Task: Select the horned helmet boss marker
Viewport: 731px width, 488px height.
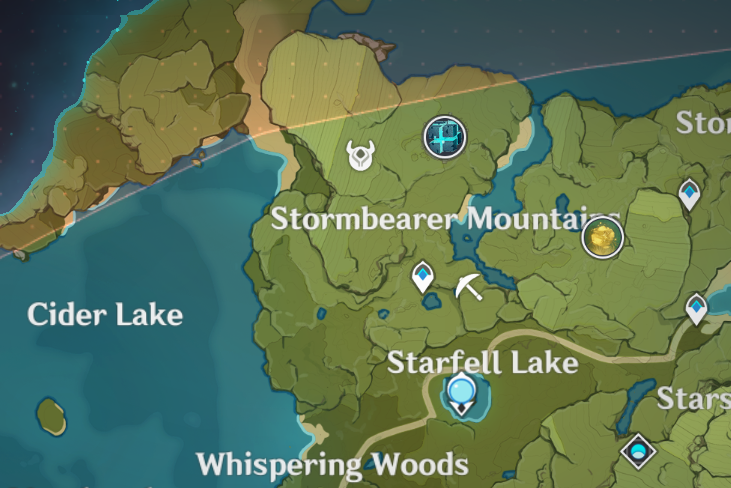Action: coord(359,155)
